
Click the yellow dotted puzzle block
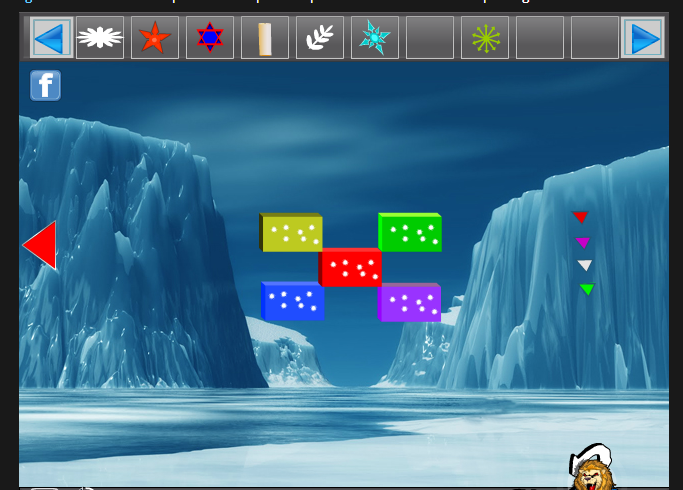point(292,233)
